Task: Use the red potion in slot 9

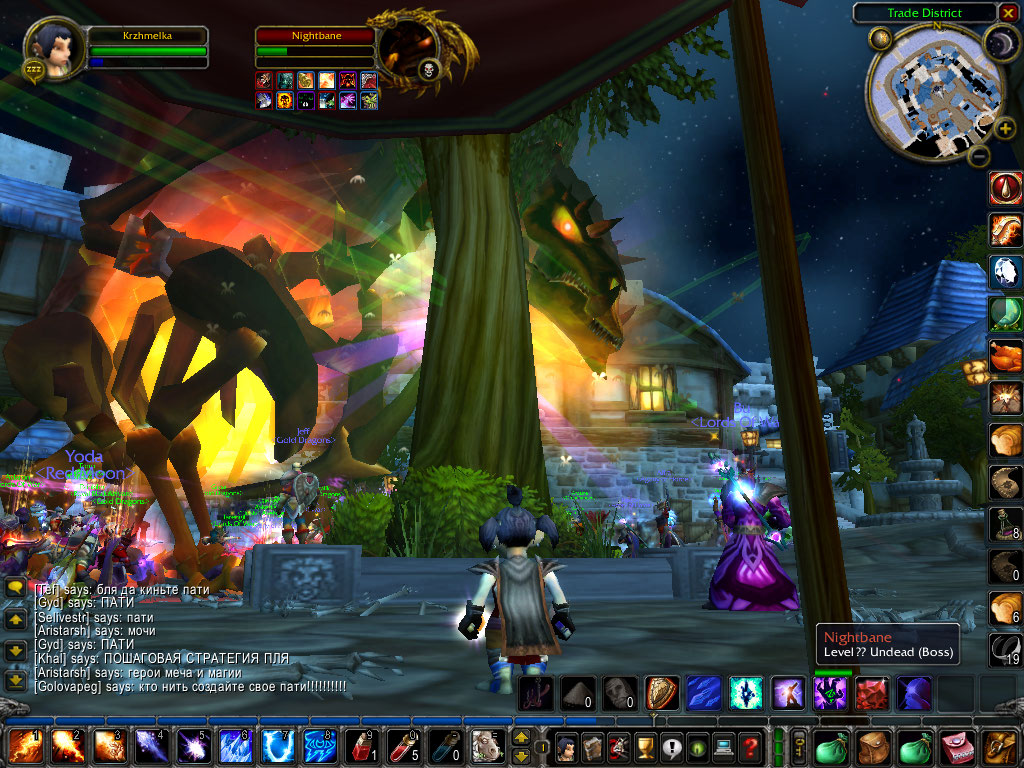Action: 358,747
